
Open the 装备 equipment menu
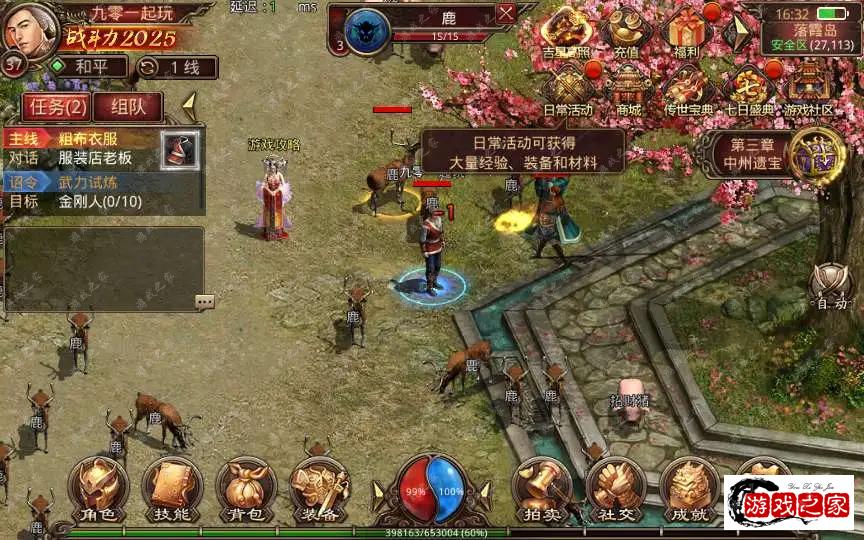point(319,489)
